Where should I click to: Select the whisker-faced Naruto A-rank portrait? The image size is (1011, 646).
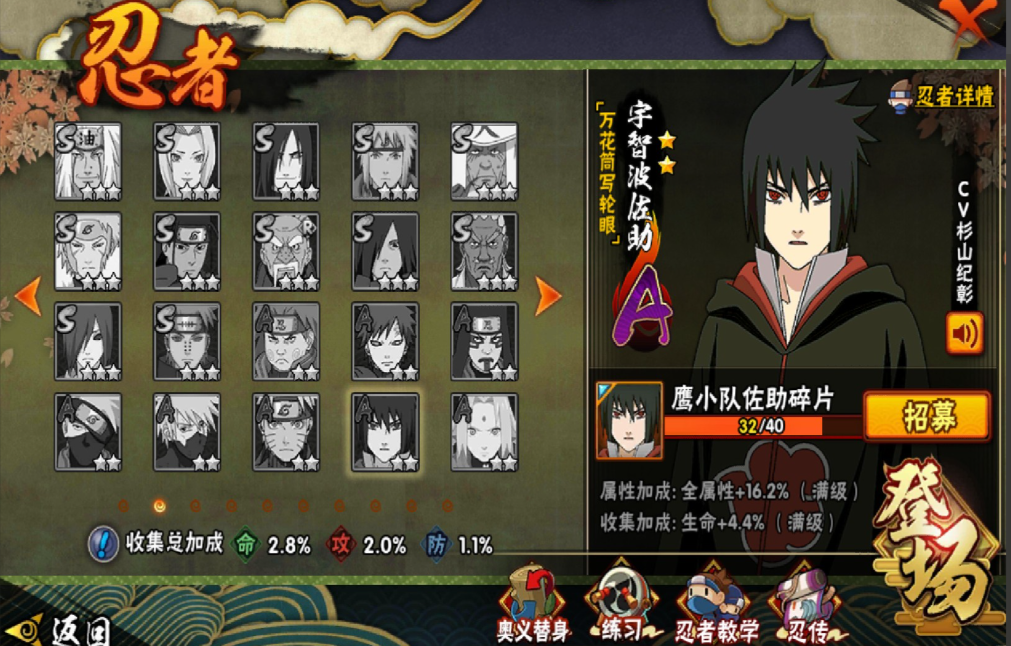(286, 431)
